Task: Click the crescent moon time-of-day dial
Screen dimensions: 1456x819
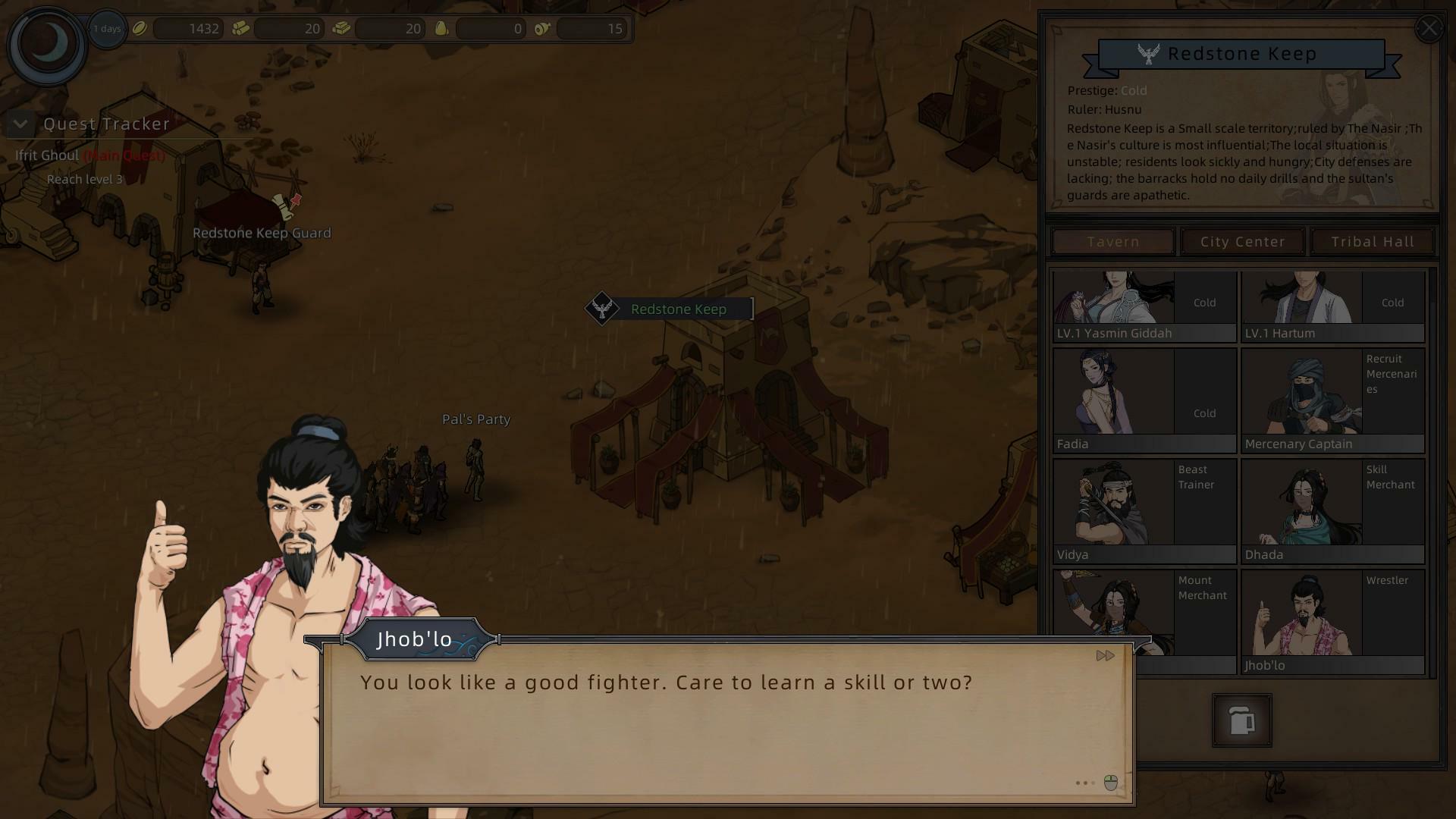Action: pos(47,44)
